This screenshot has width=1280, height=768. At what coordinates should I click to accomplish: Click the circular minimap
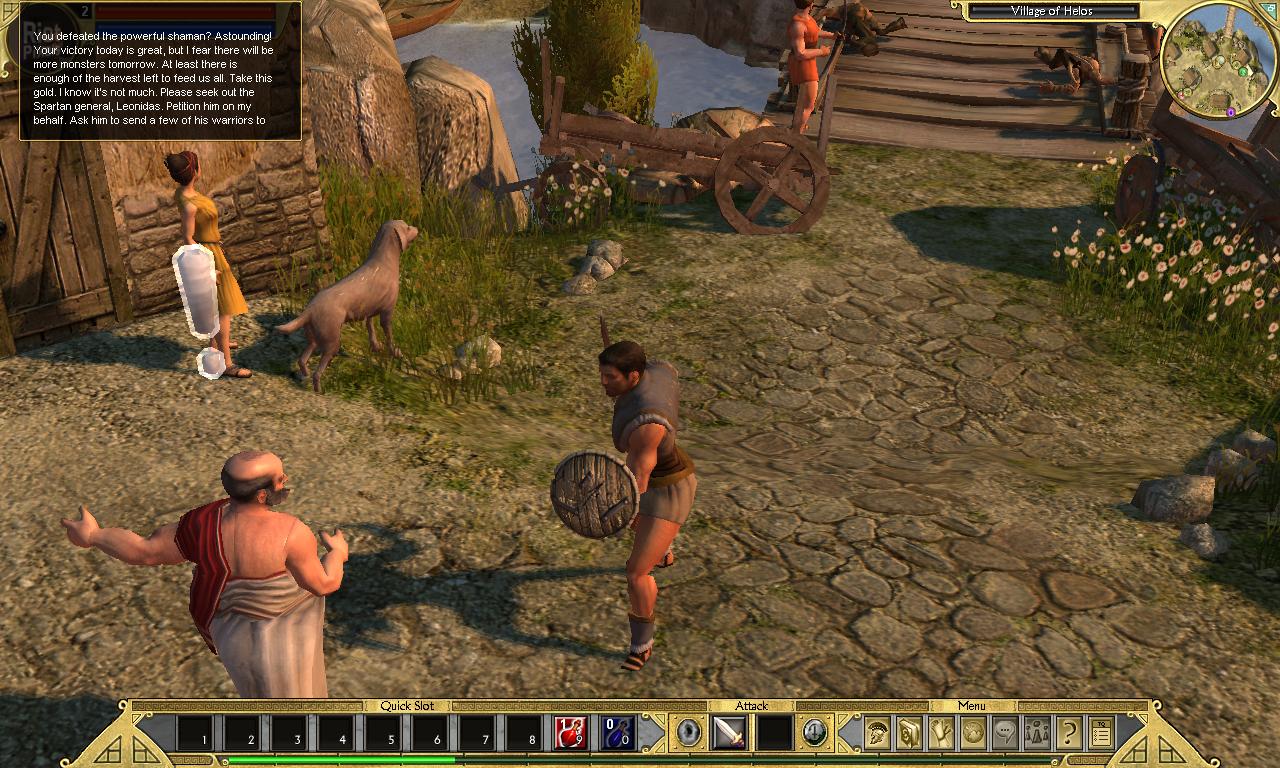point(1216,58)
